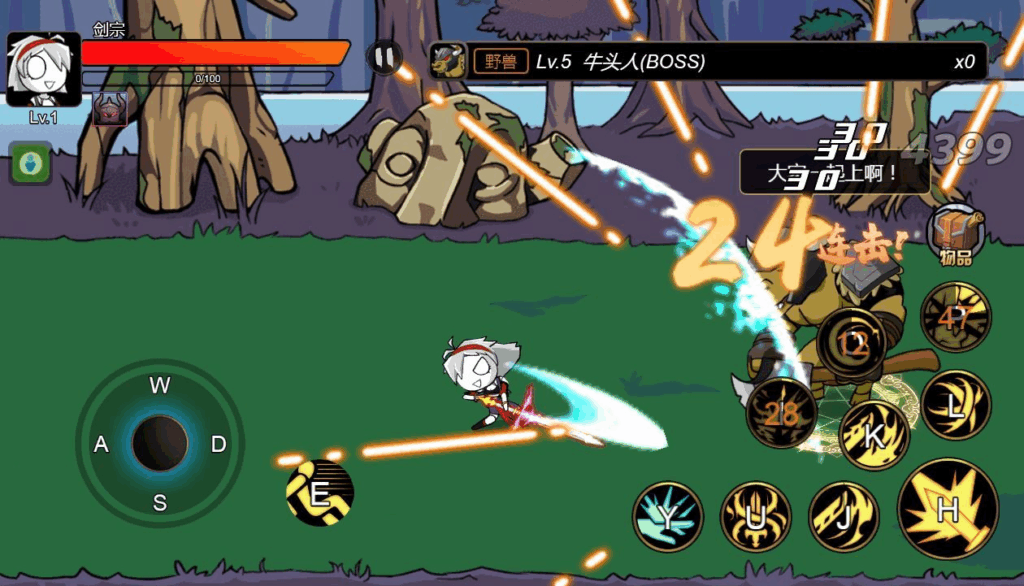1024x586 pixels.
Task: Open the 物品 treasure chest inventory
Action: point(955,236)
